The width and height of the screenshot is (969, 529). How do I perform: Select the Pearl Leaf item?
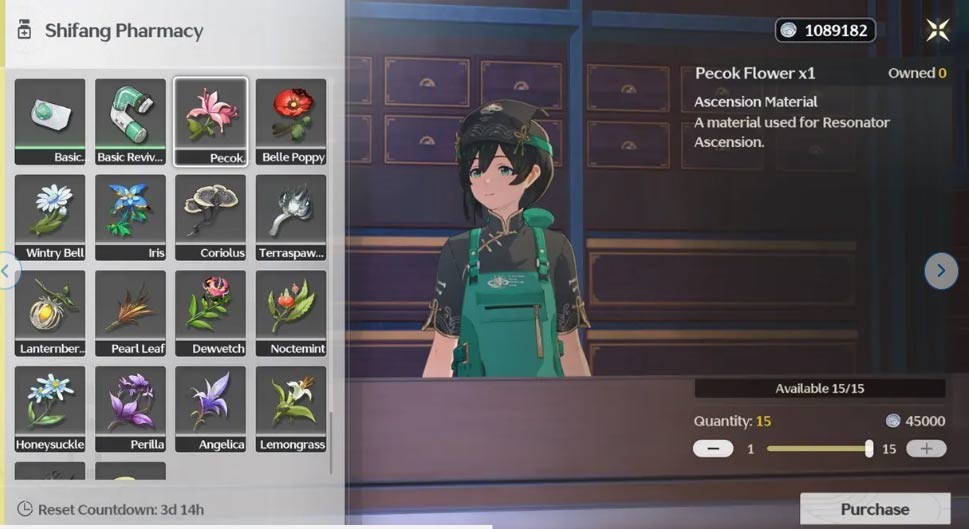pyautogui.click(x=130, y=313)
